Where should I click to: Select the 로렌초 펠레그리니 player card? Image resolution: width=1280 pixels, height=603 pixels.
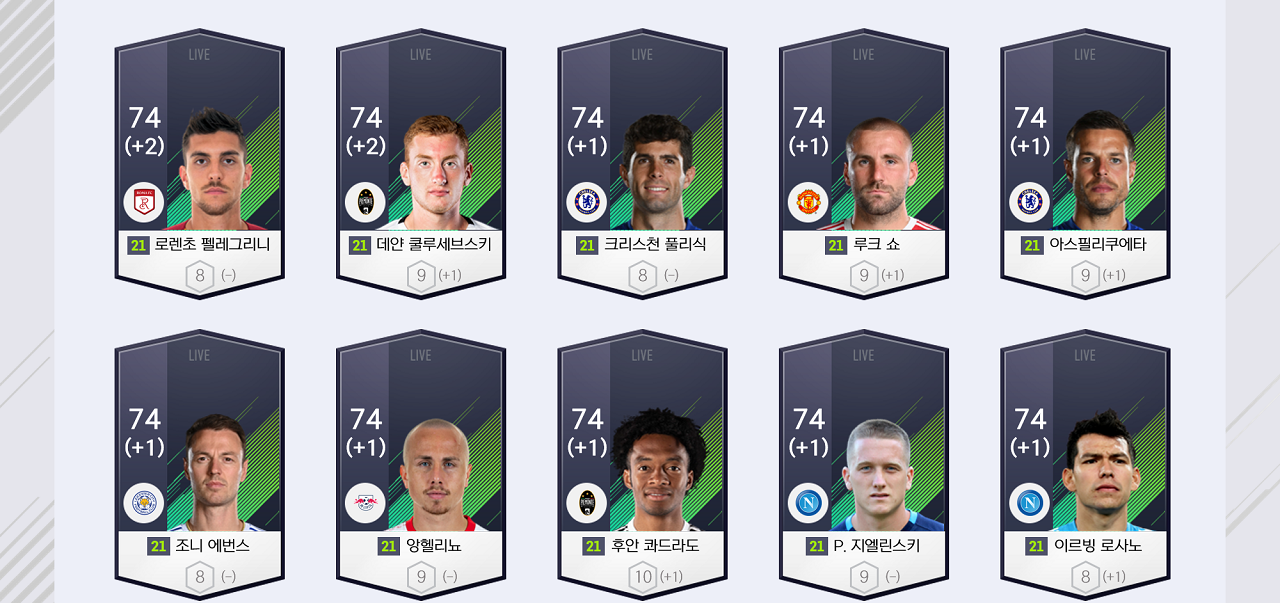199,165
